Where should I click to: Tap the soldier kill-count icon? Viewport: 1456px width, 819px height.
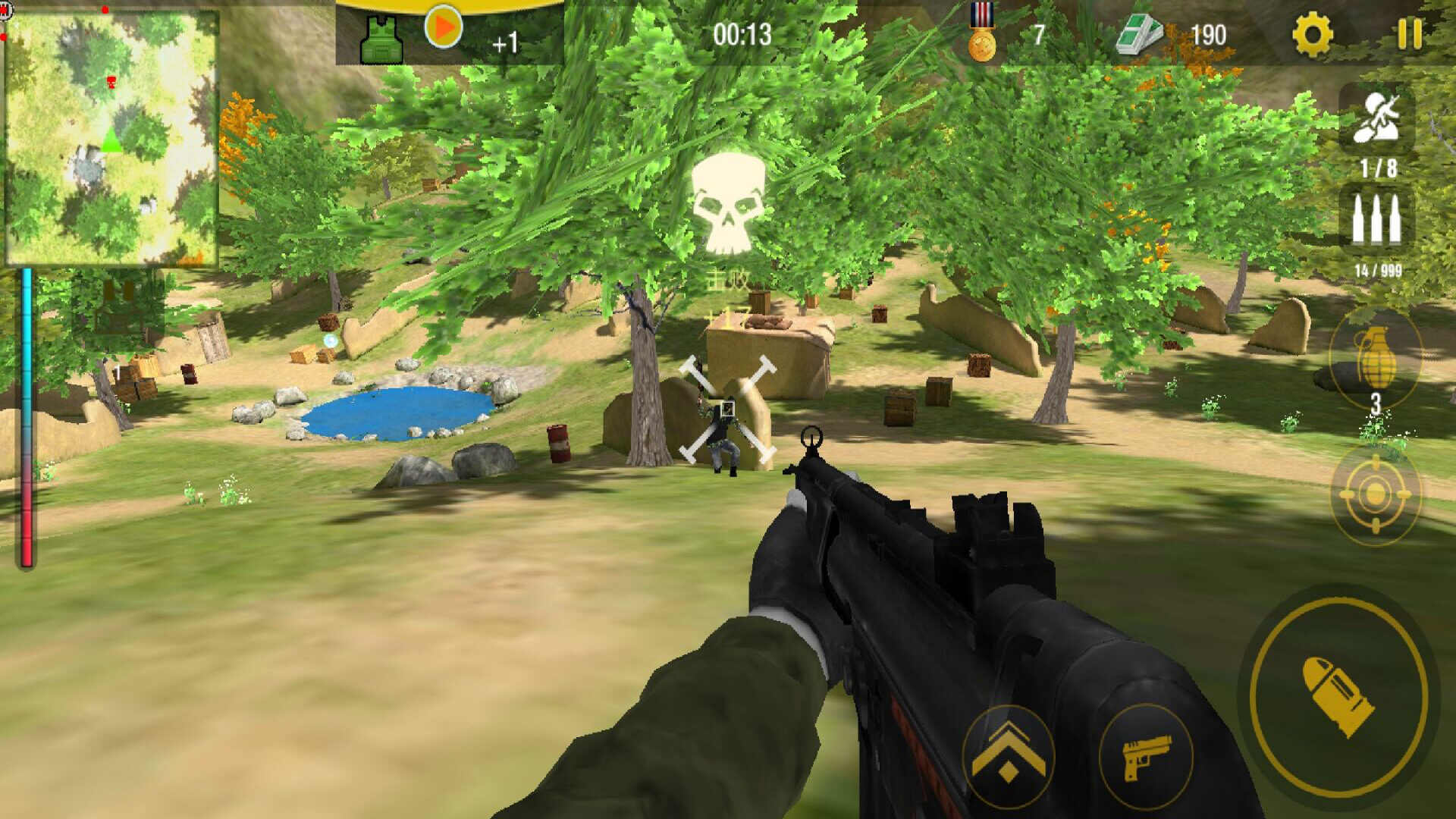pyautogui.click(x=1376, y=118)
